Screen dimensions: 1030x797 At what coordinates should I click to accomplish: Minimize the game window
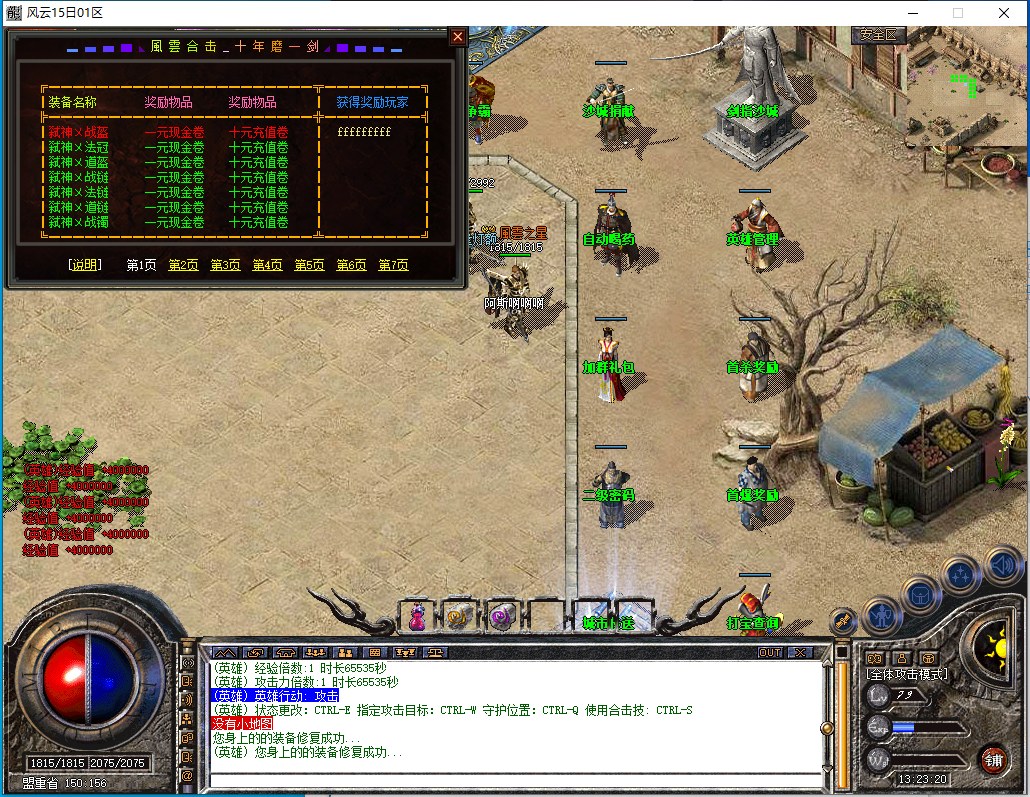[x=911, y=13]
